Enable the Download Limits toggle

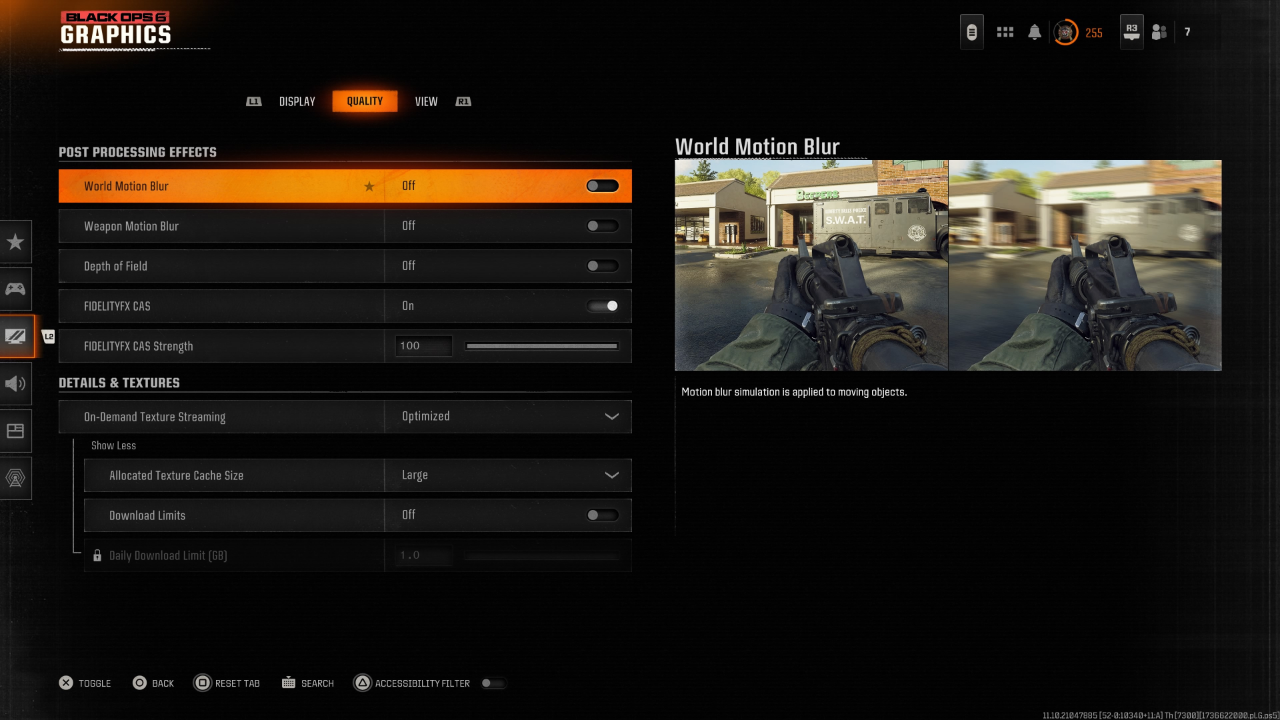[602, 515]
